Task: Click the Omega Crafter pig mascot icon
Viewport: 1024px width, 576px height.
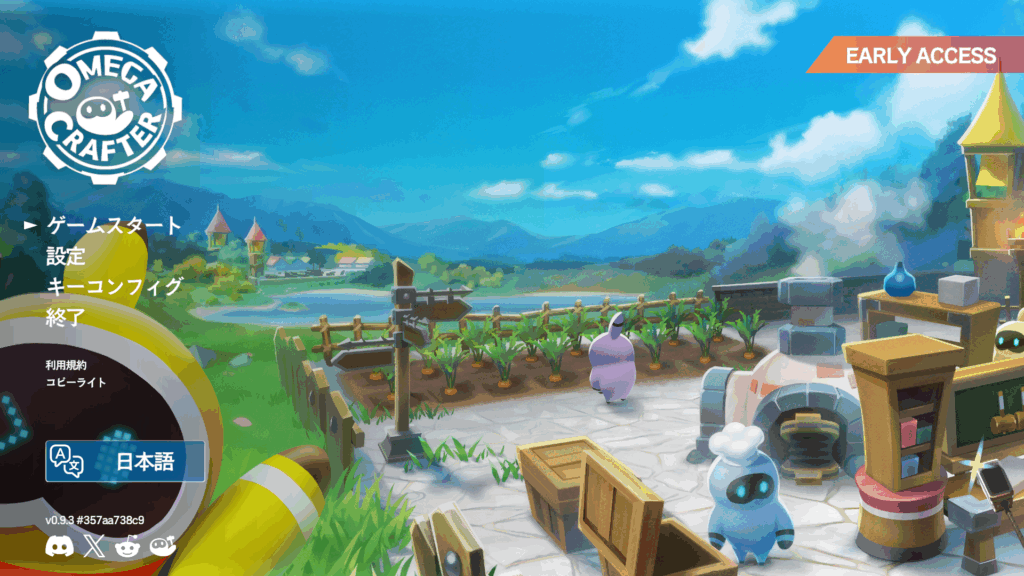Action: [x=162, y=545]
